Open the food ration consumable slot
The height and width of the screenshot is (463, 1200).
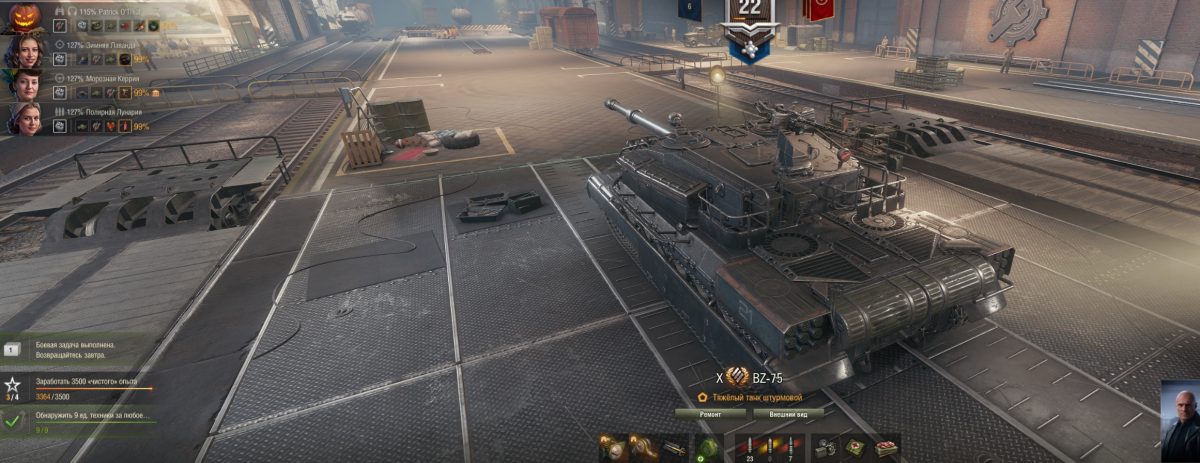click(x=886, y=447)
